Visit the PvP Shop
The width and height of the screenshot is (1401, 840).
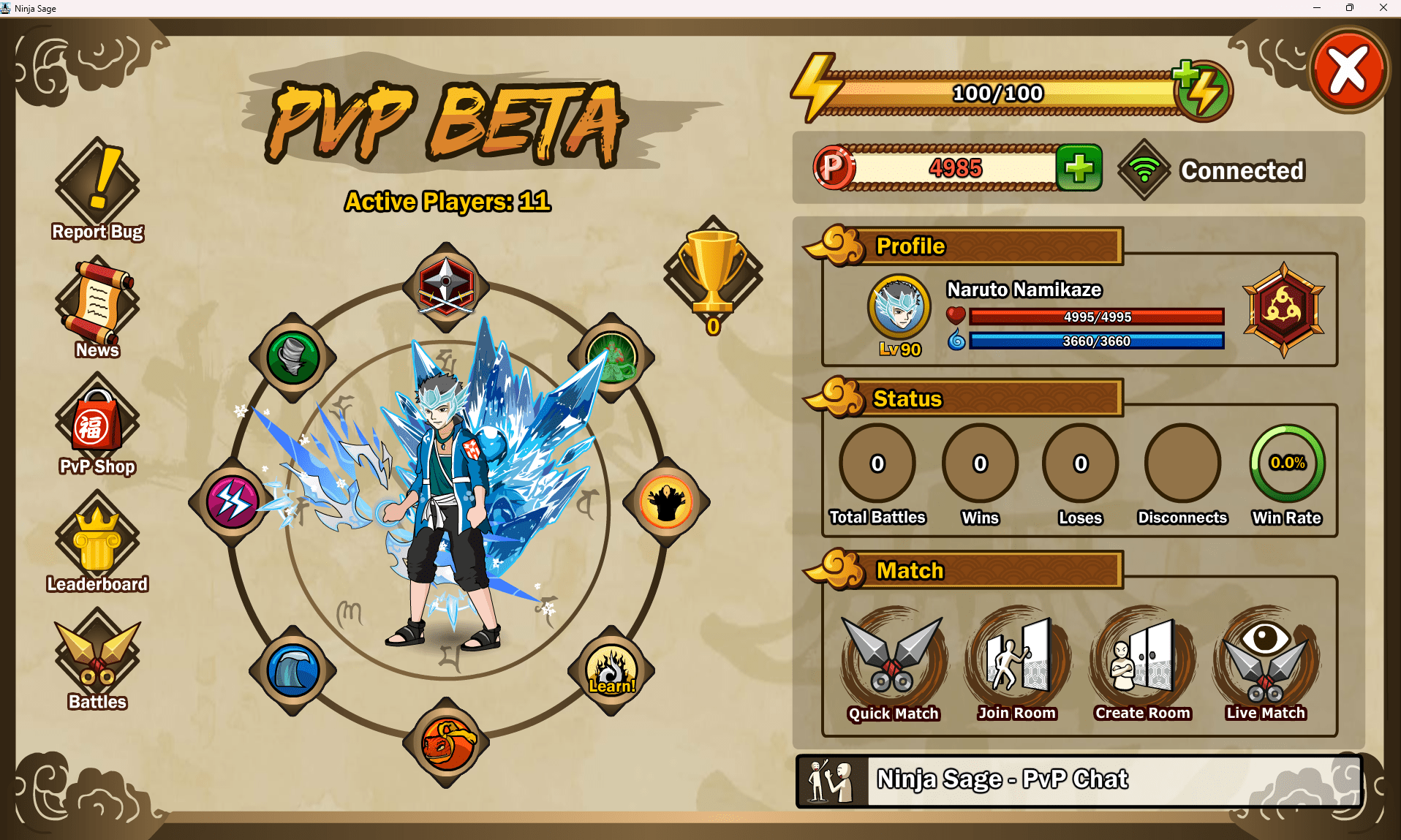[97, 424]
